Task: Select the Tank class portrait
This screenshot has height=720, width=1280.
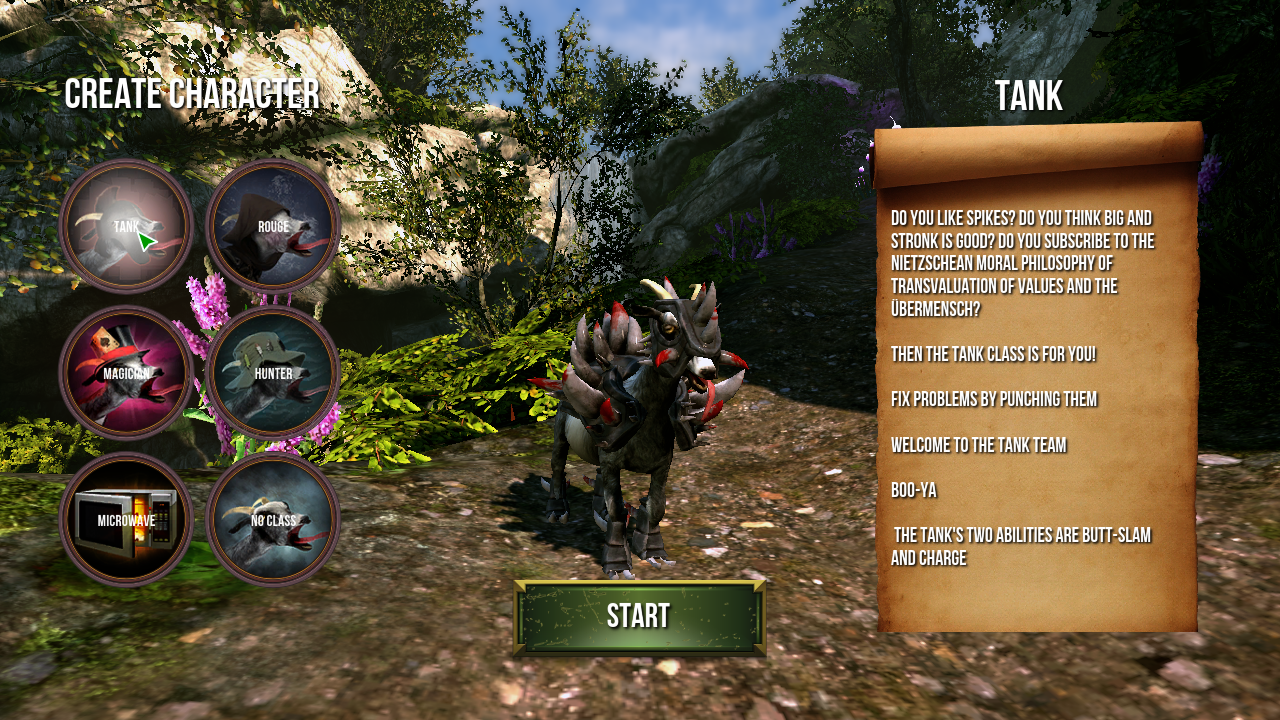Action: click(x=126, y=226)
